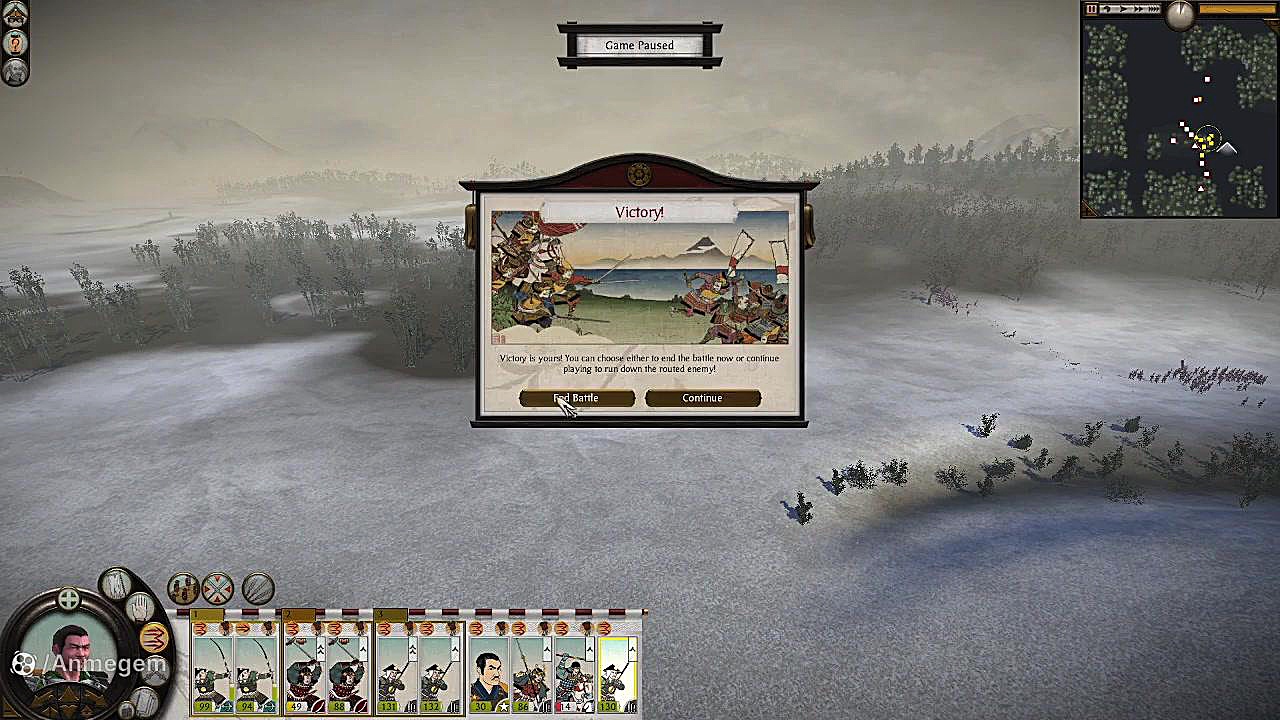This screenshot has height=720, width=1280.
Task: Open the question mark help icon
Action: pyautogui.click(x=15, y=43)
